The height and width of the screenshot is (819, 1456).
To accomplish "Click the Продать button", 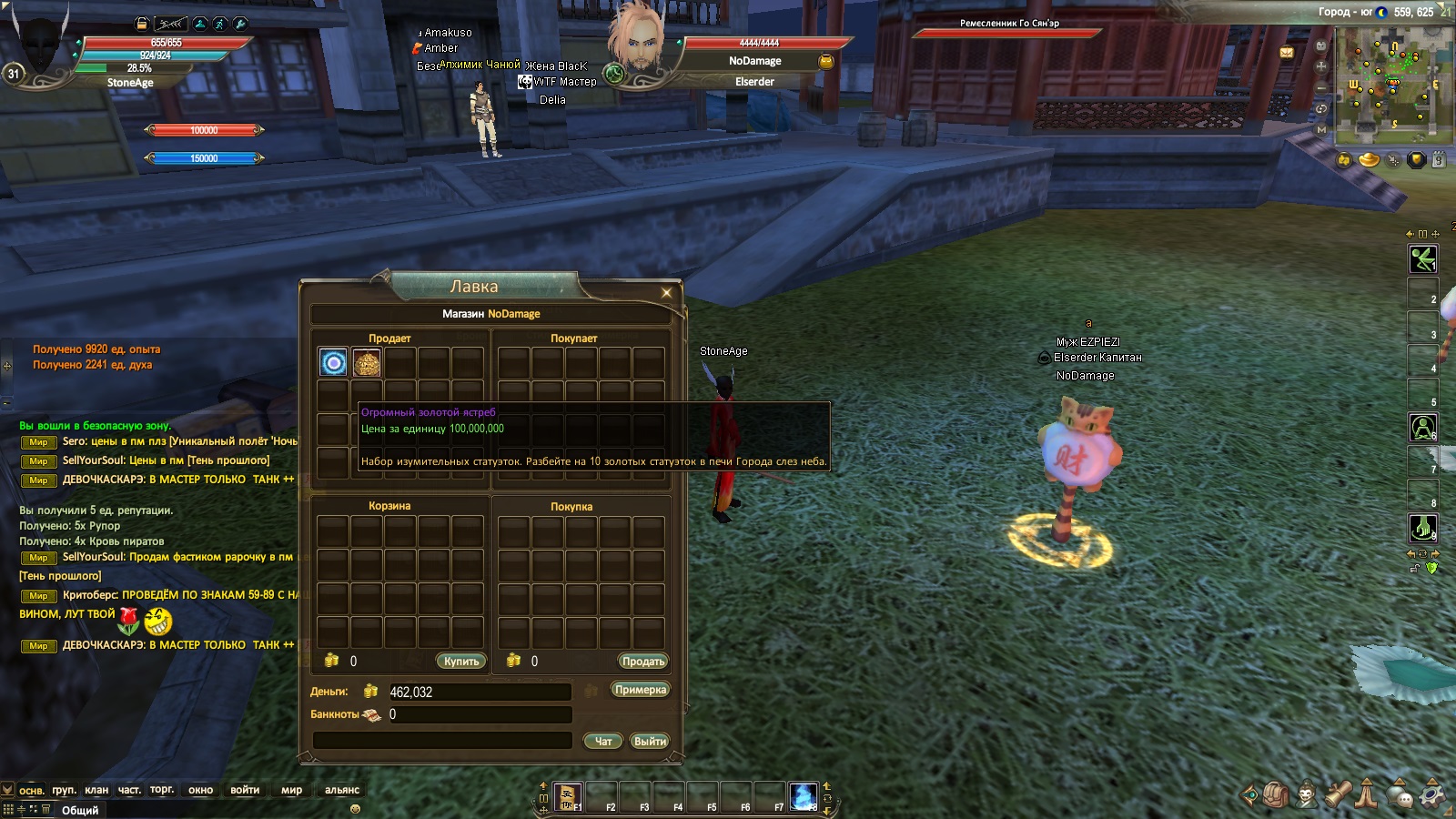I will [x=643, y=662].
